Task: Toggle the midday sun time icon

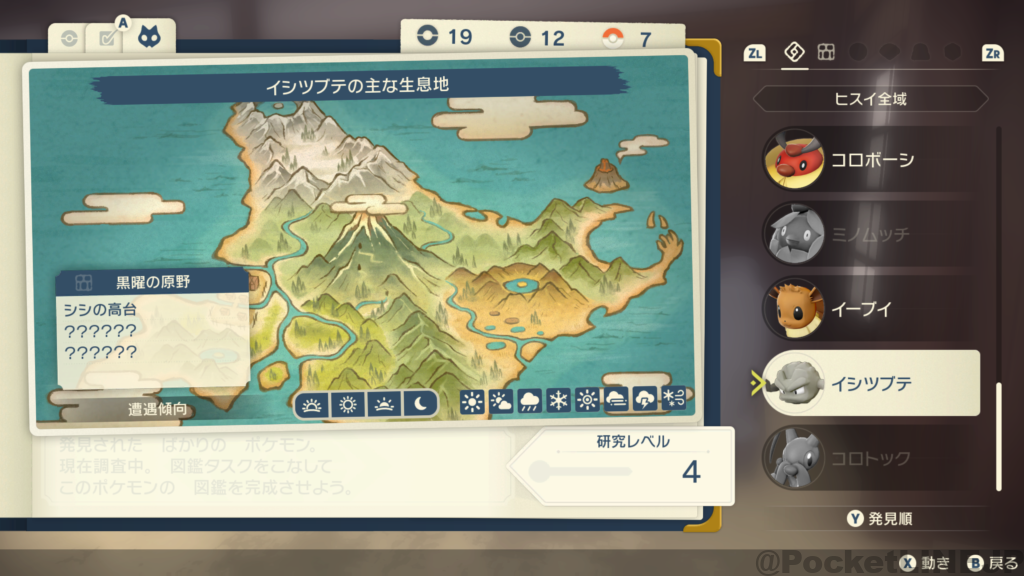Action: coord(348,404)
